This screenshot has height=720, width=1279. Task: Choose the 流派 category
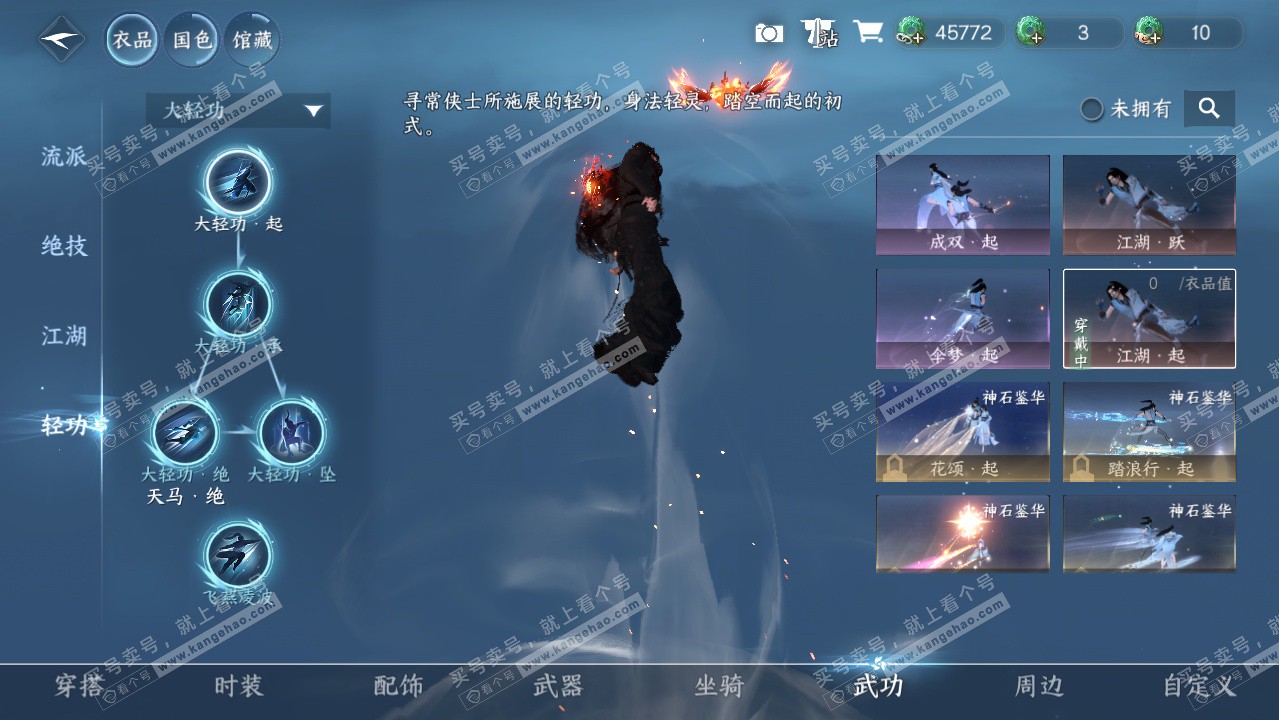tap(64, 156)
